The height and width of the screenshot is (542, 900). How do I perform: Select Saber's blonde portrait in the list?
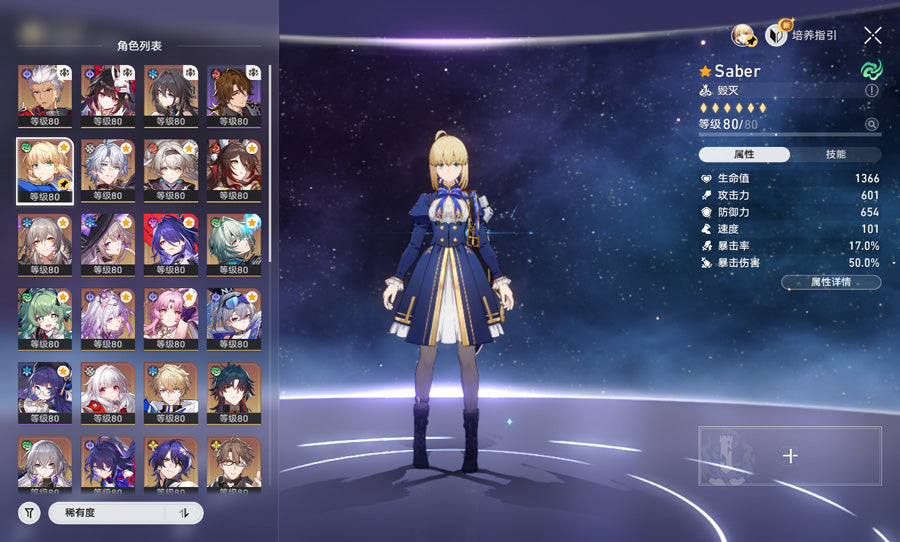(45, 167)
